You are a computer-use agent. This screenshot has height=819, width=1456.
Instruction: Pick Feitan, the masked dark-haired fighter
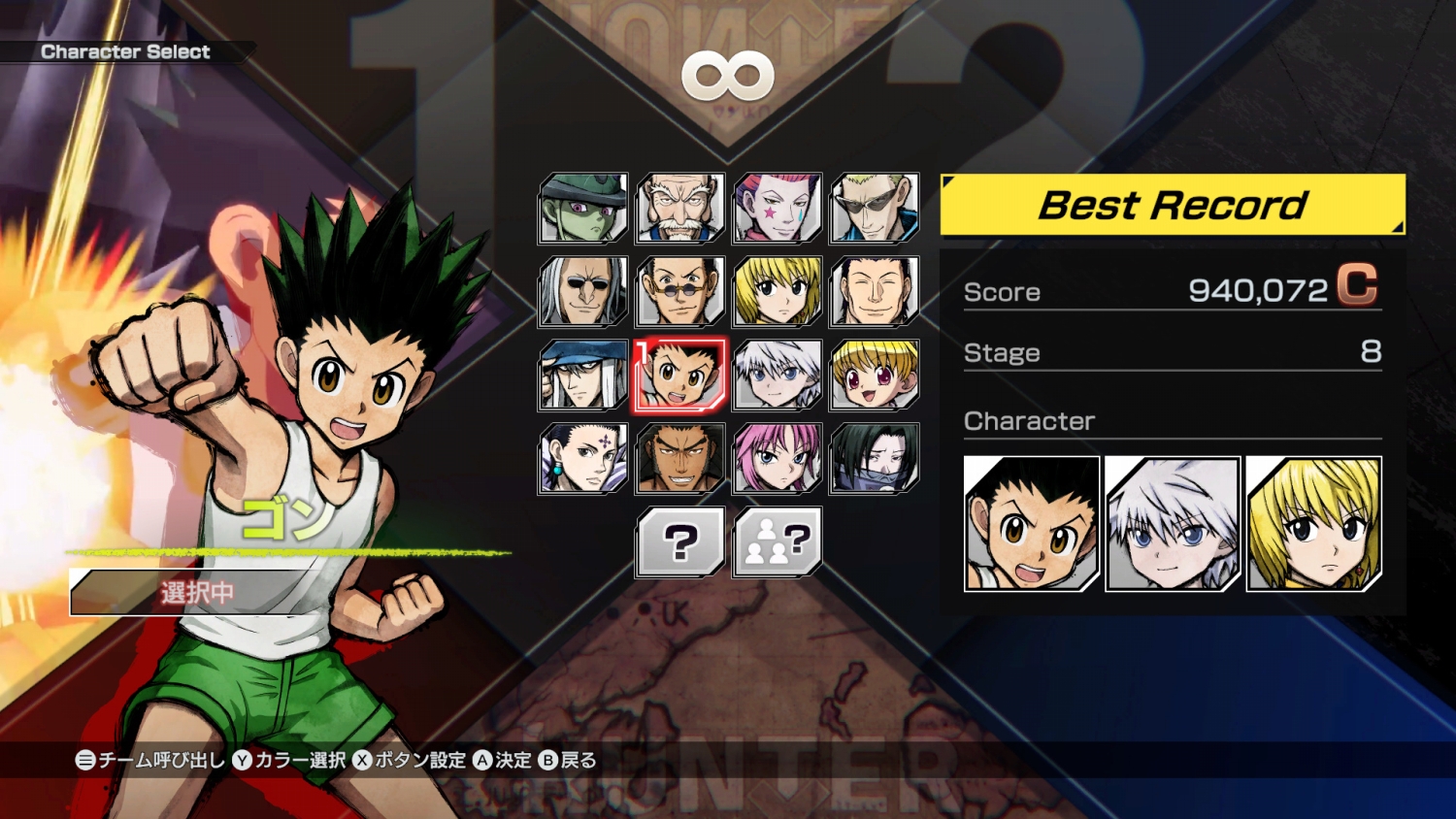coord(875,458)
